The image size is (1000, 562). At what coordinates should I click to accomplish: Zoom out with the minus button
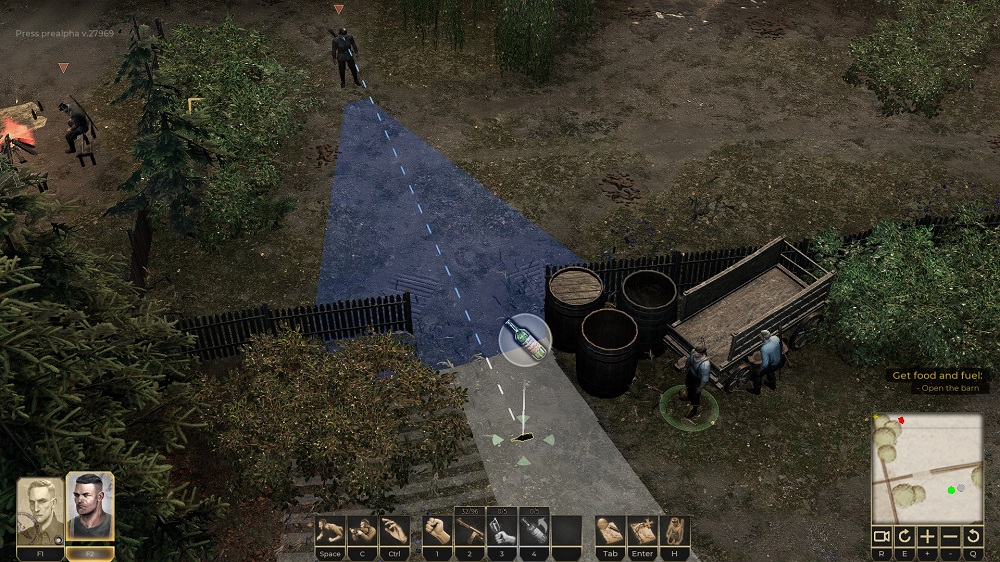coord(950,536)
